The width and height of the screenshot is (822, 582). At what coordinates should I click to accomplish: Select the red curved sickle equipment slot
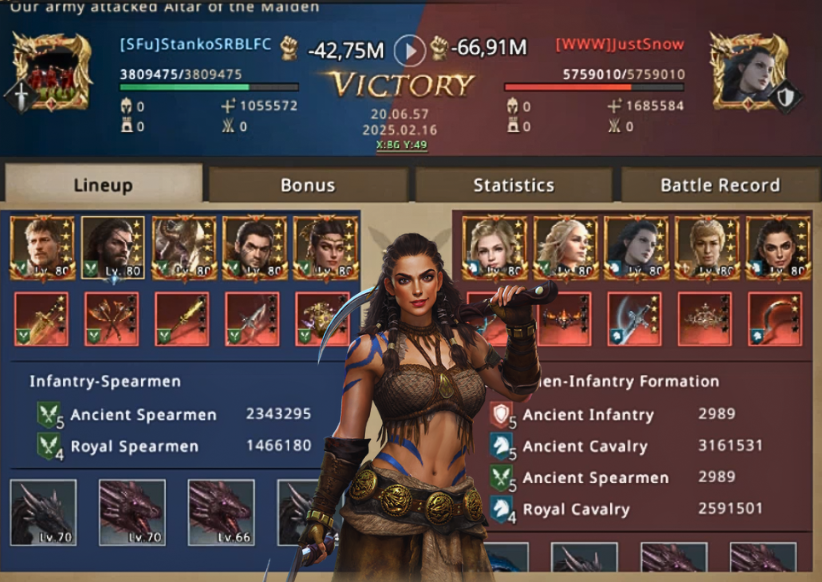coord(774,319)
